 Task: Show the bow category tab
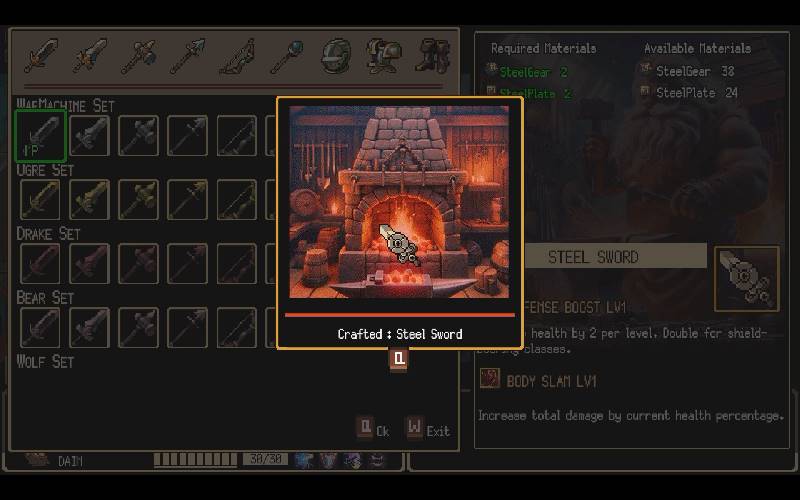click(x=237, y=55)
